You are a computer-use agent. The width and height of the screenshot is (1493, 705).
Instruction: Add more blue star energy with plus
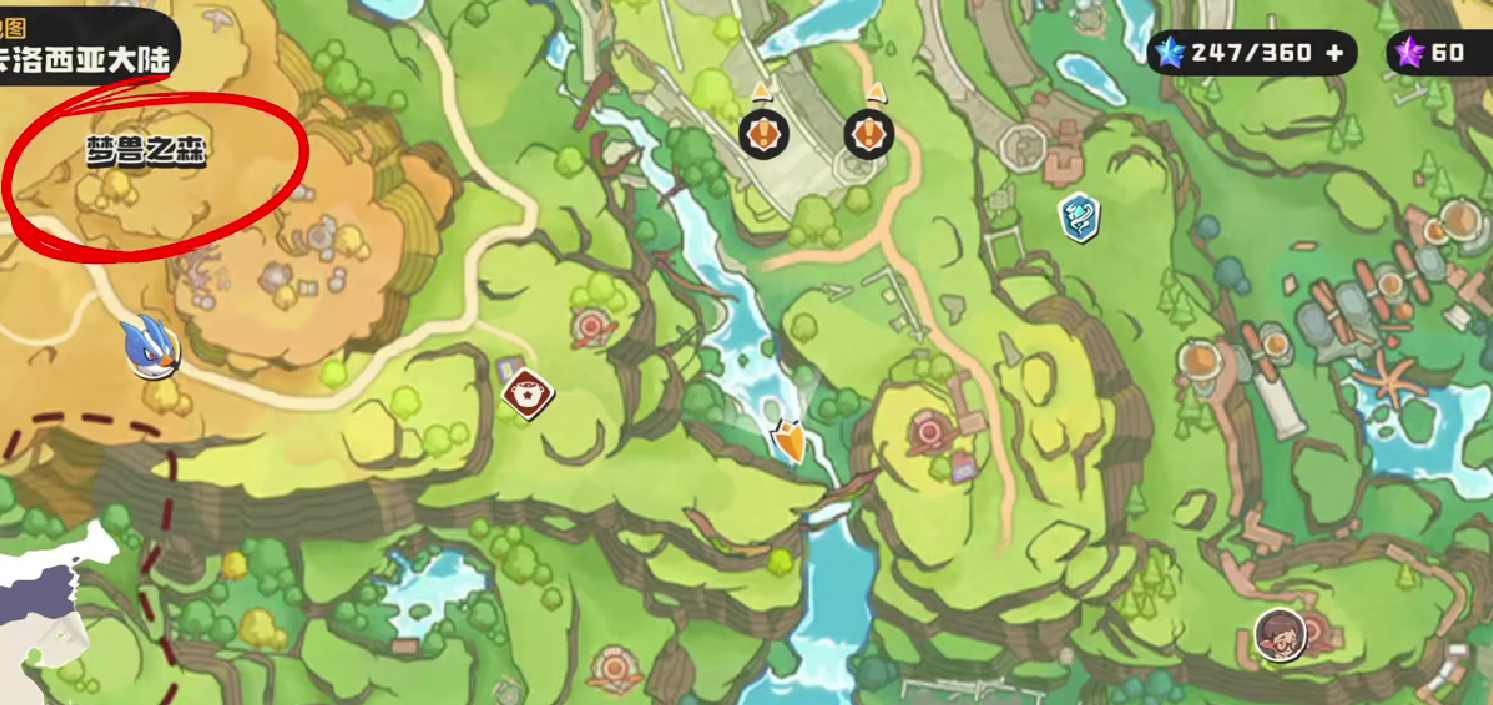tap(1334, 53)
